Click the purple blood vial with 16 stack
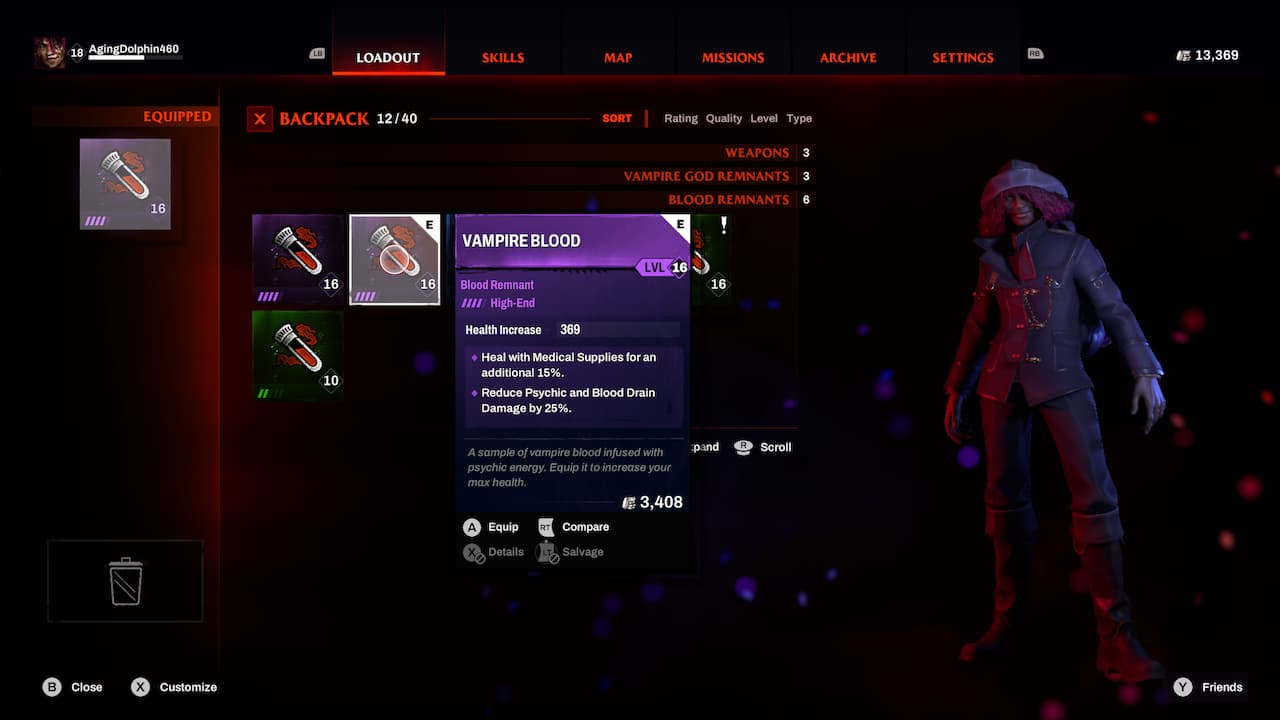Viewport: 1280px width, 720px height. click(297, 258)
